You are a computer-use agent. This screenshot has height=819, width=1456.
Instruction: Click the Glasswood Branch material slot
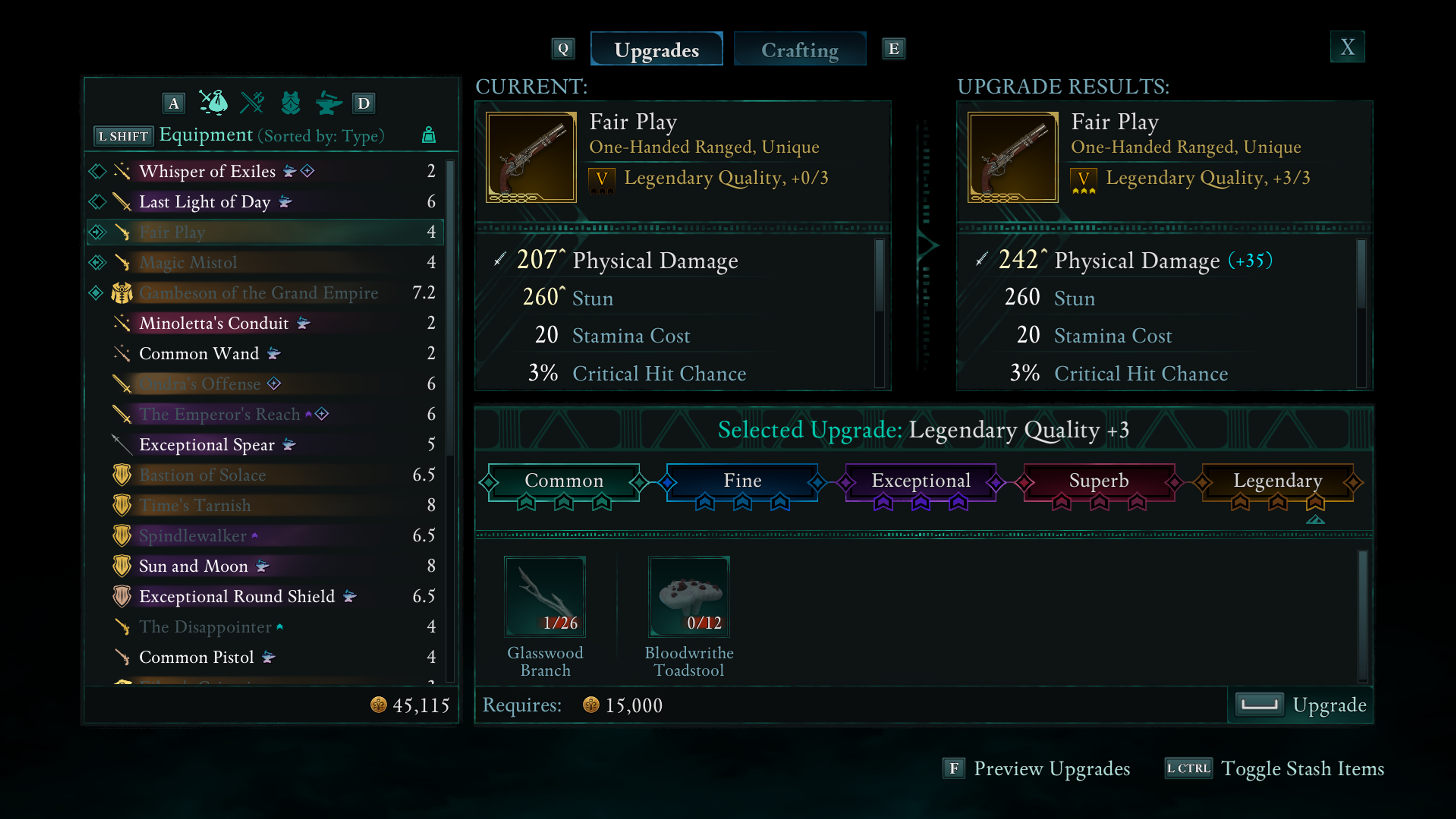(x=545, y=597)
